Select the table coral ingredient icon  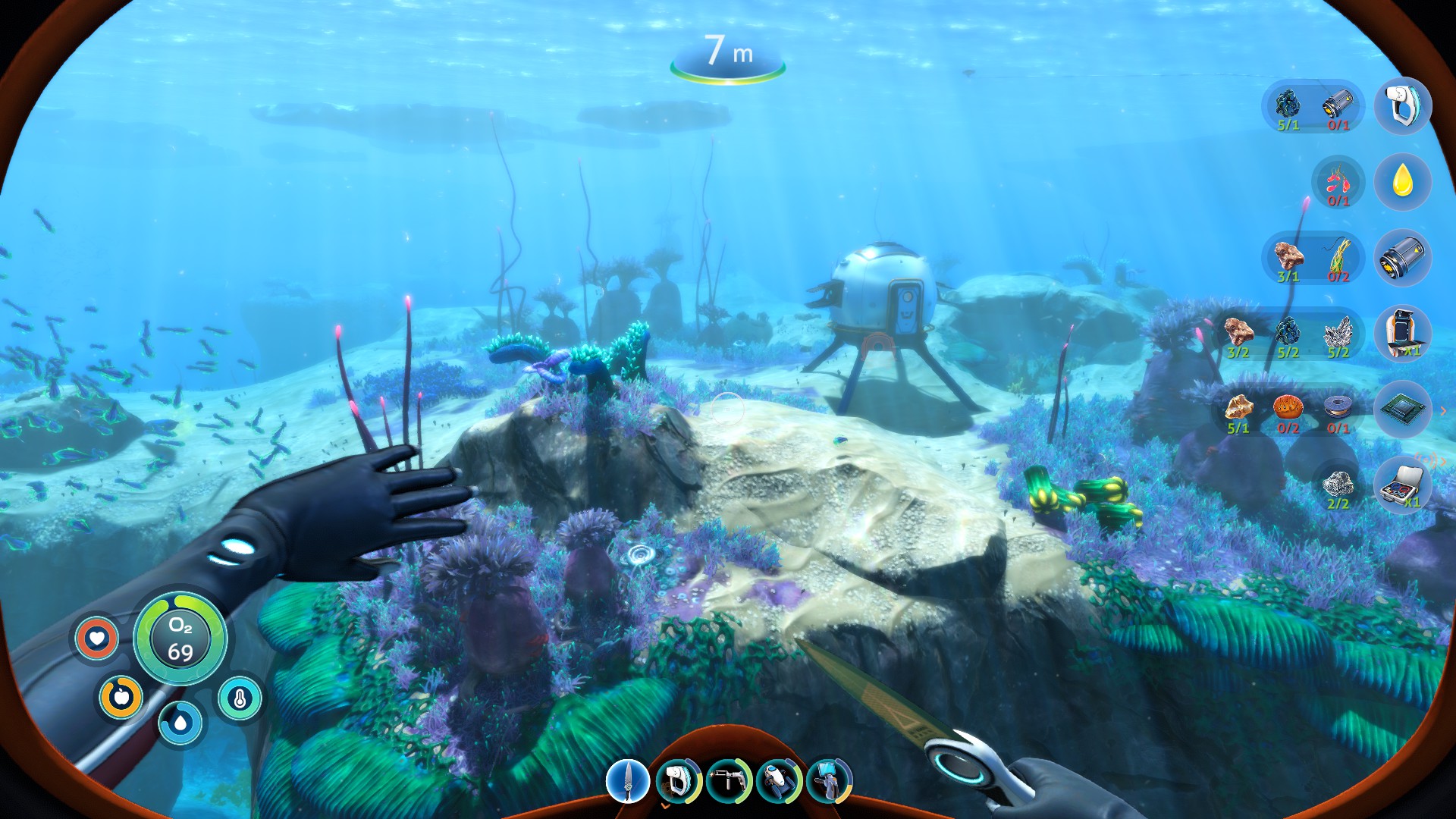1288,407
